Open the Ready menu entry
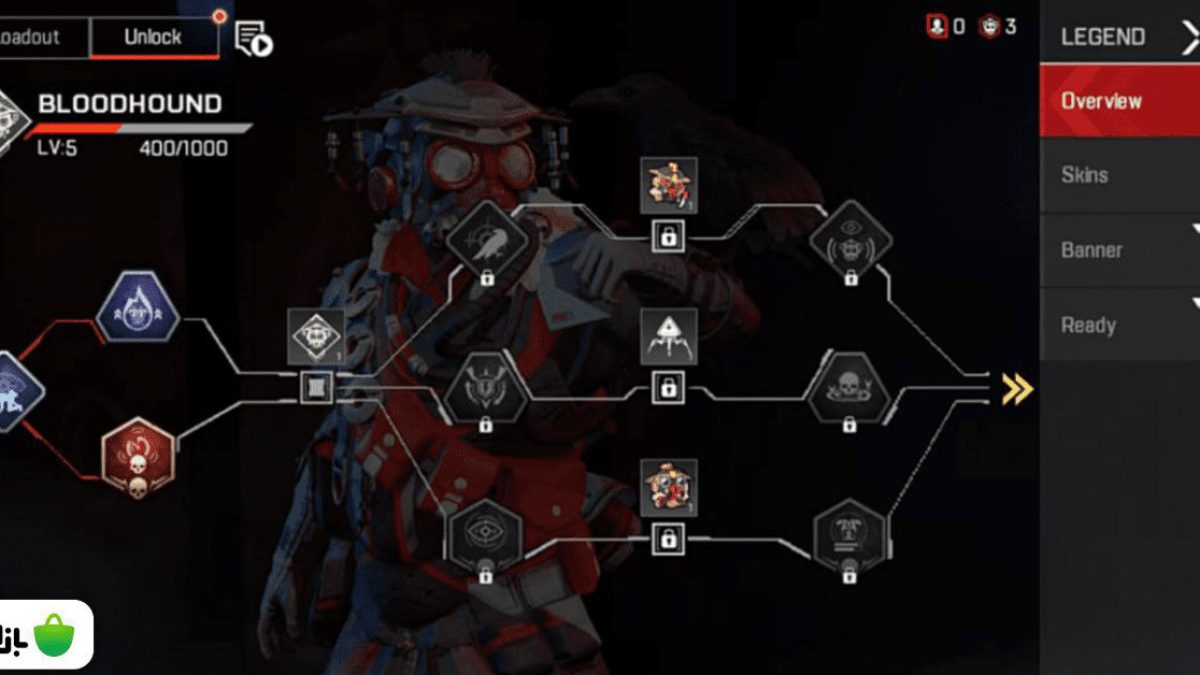Image resolution: width=1200 pixels, height=675 pixels. click(1119, 325)
